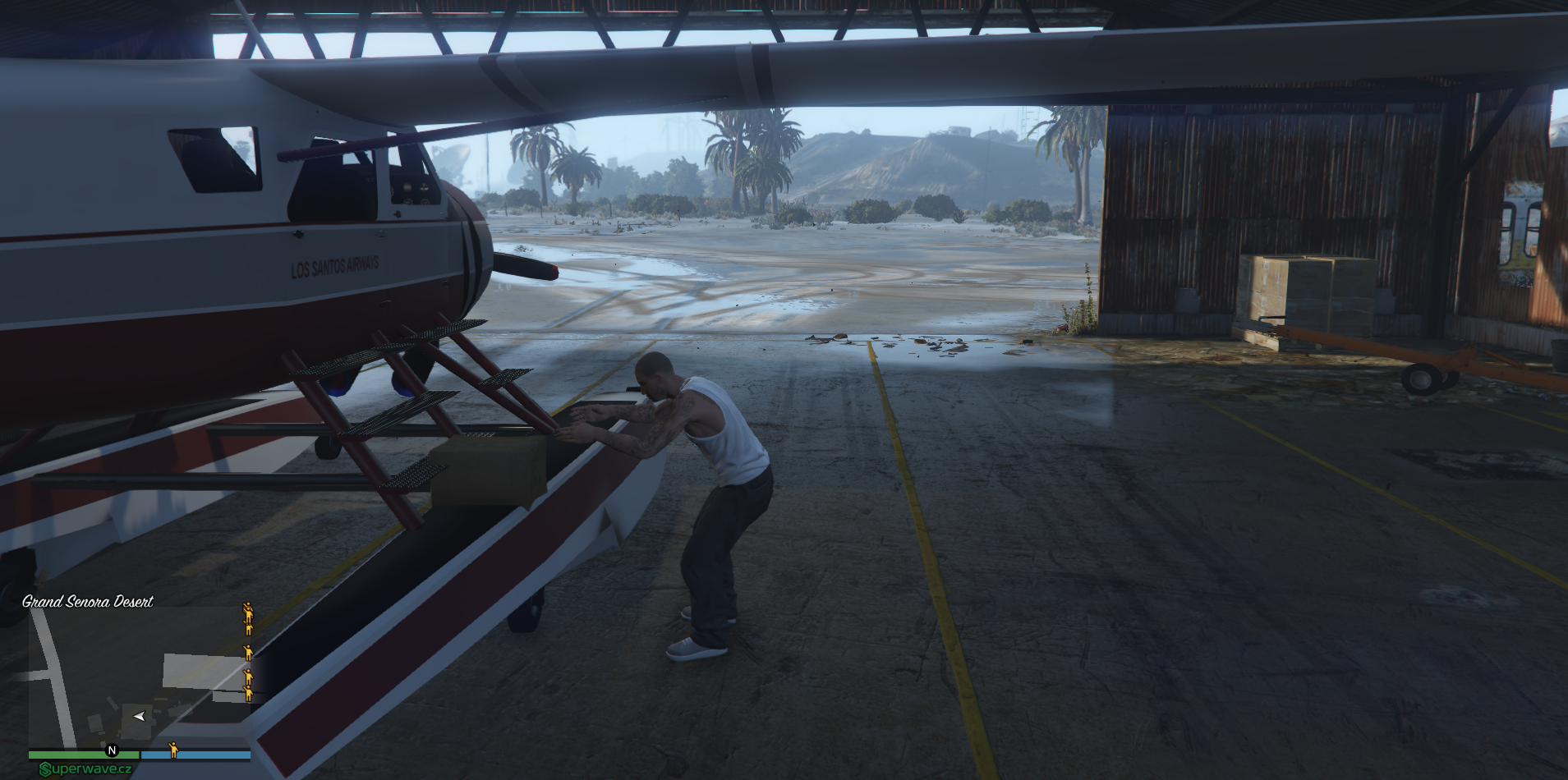Image resolution: width=1568 pixels, height=780 pixels.
Task: Click the minimap in the corner
Action: (x=140, y=677)
